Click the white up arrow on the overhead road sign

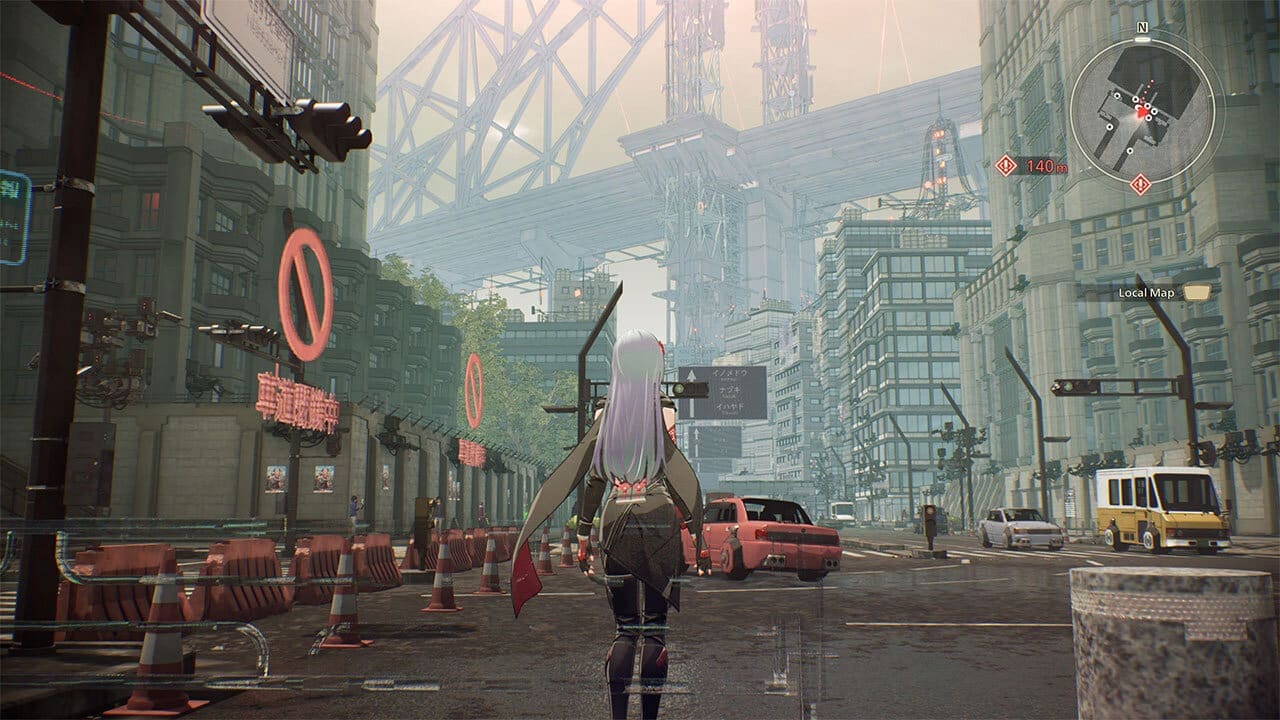[x=691, y=374]
